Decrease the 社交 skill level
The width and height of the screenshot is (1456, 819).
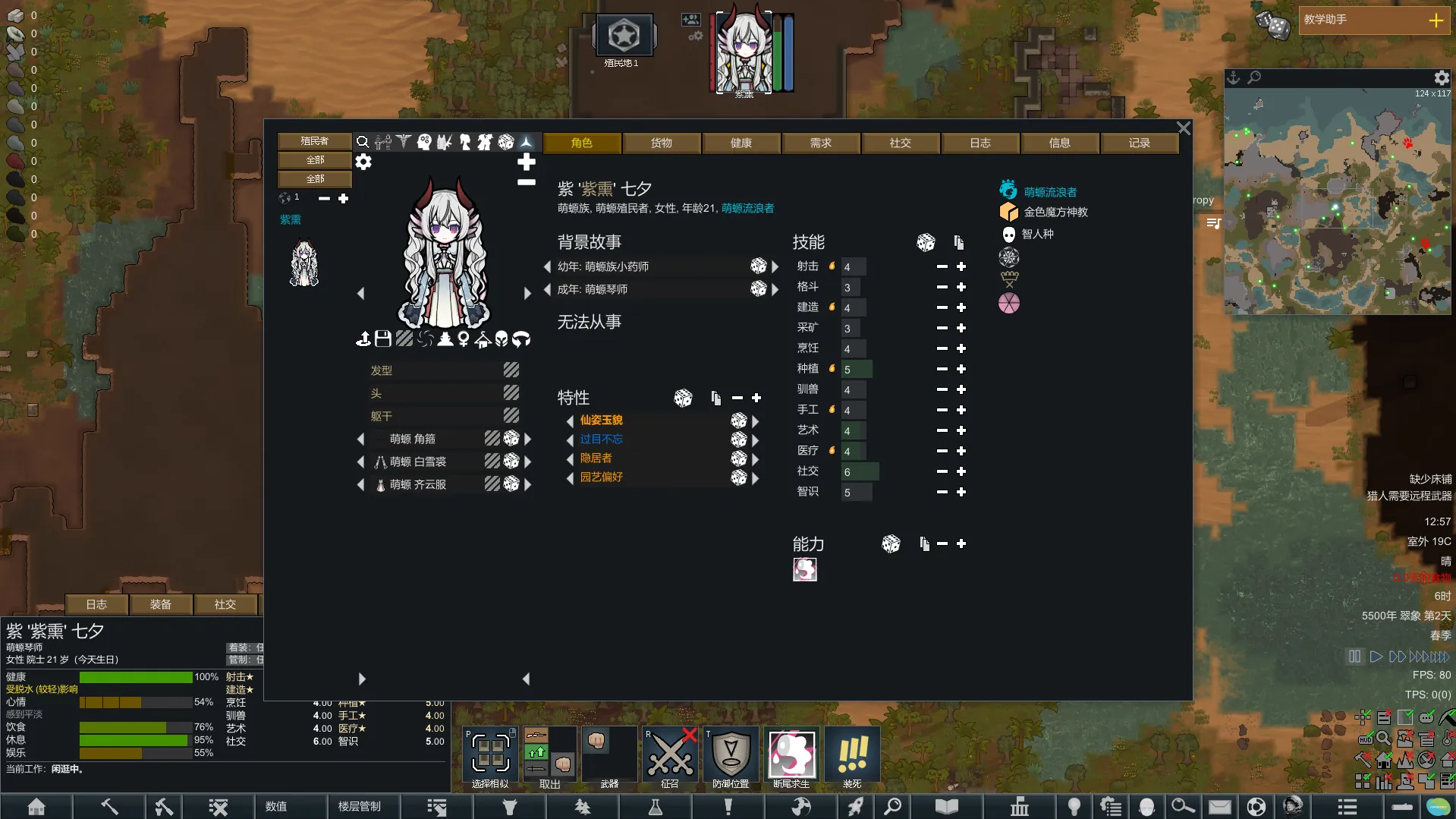tap(942, 471)
